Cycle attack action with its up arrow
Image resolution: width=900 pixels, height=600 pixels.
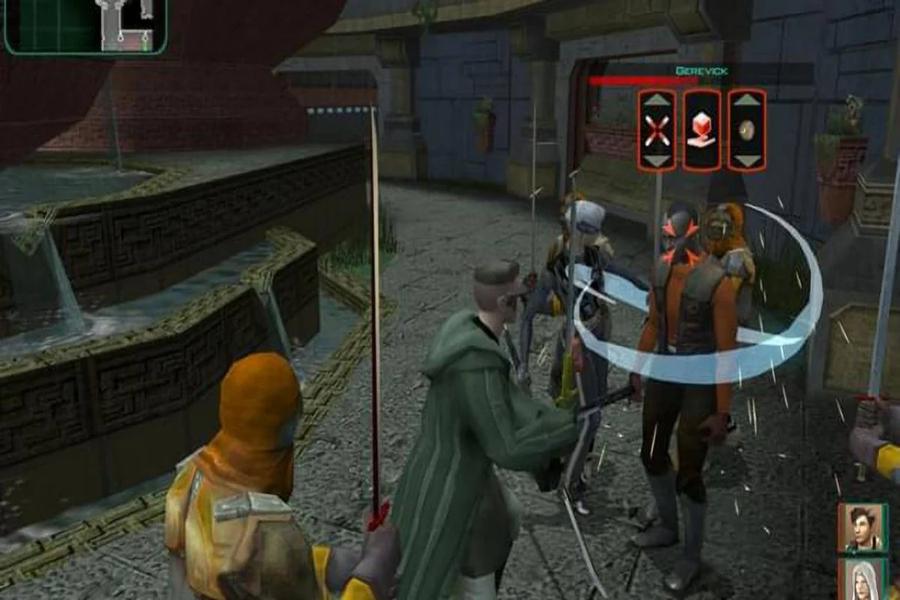[x=657, y=101]
